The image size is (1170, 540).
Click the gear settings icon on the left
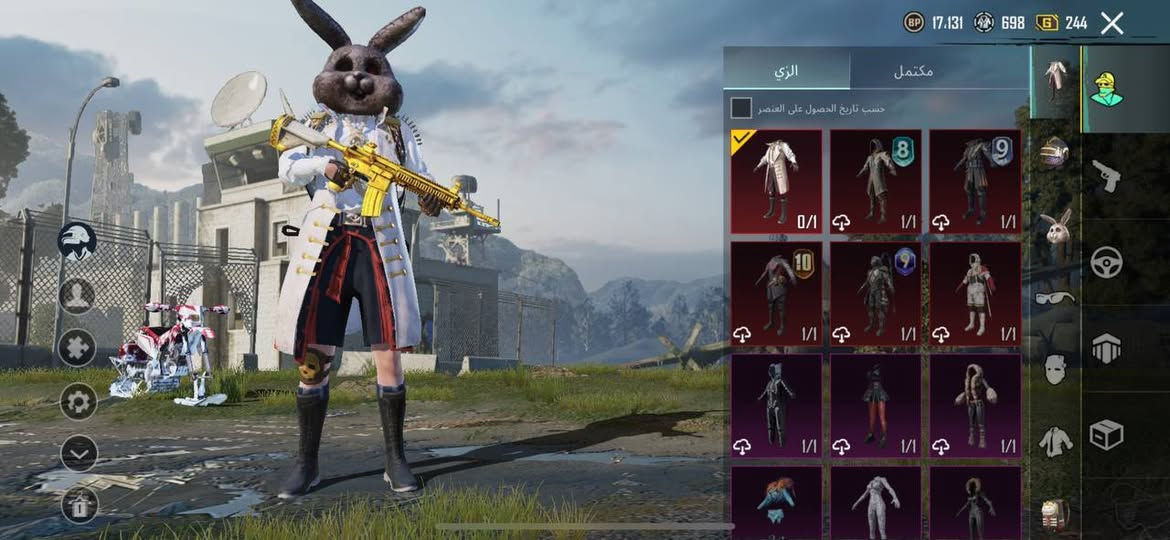(78, 401)
